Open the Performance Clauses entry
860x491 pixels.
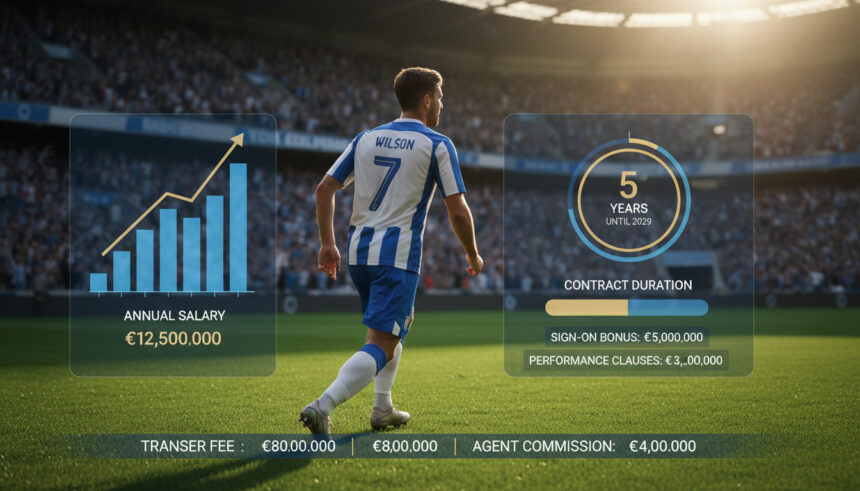[626, 360]
